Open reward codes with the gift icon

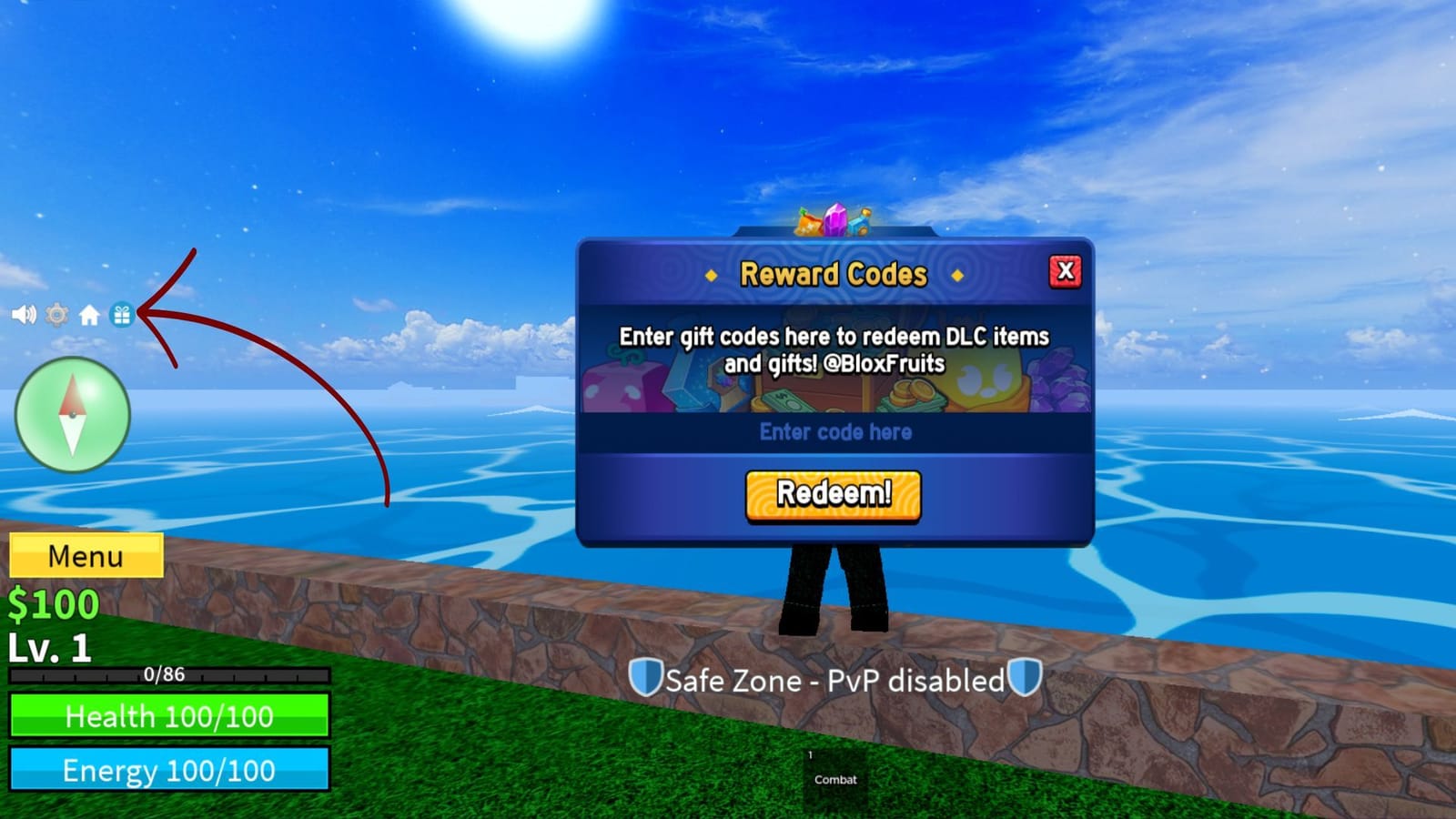pos(124,316)
